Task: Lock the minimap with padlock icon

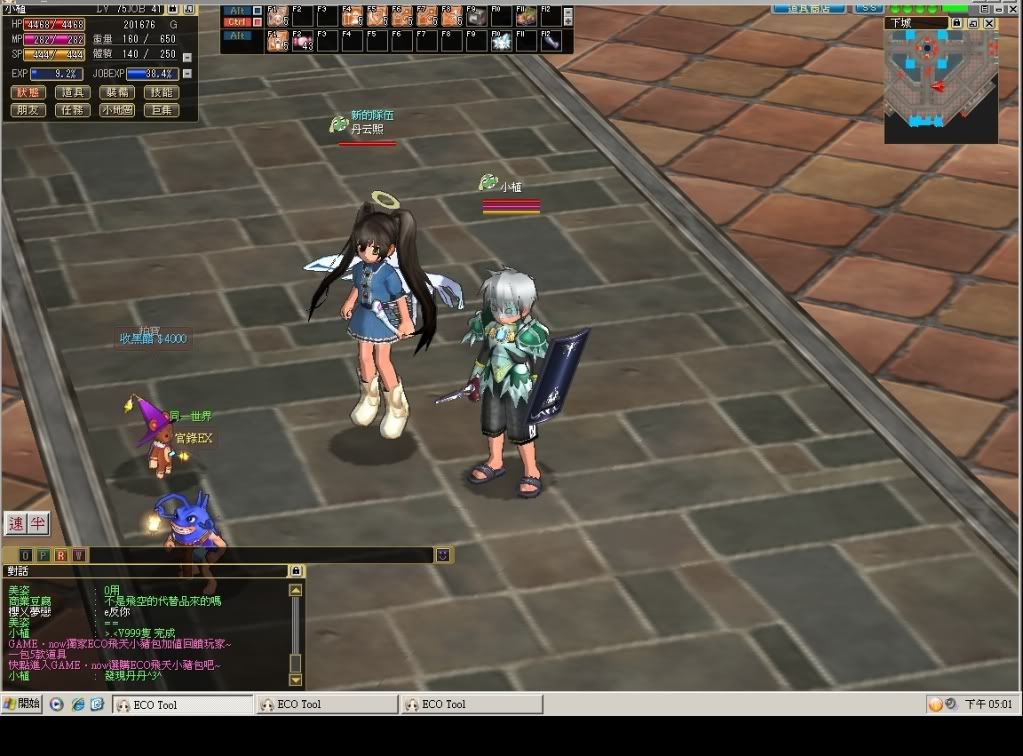Action: [957, 23]
